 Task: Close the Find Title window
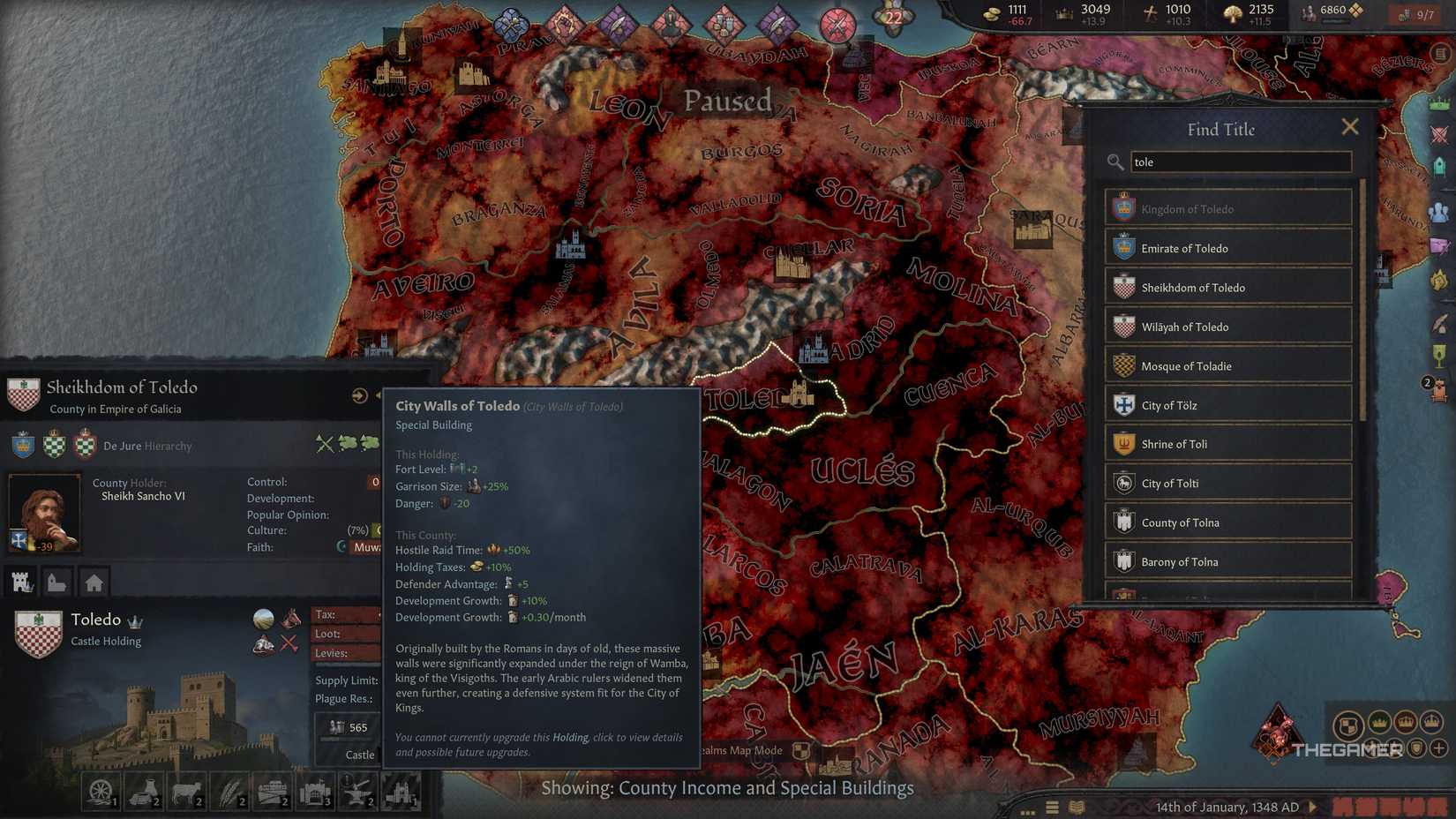coord(1350,126)
